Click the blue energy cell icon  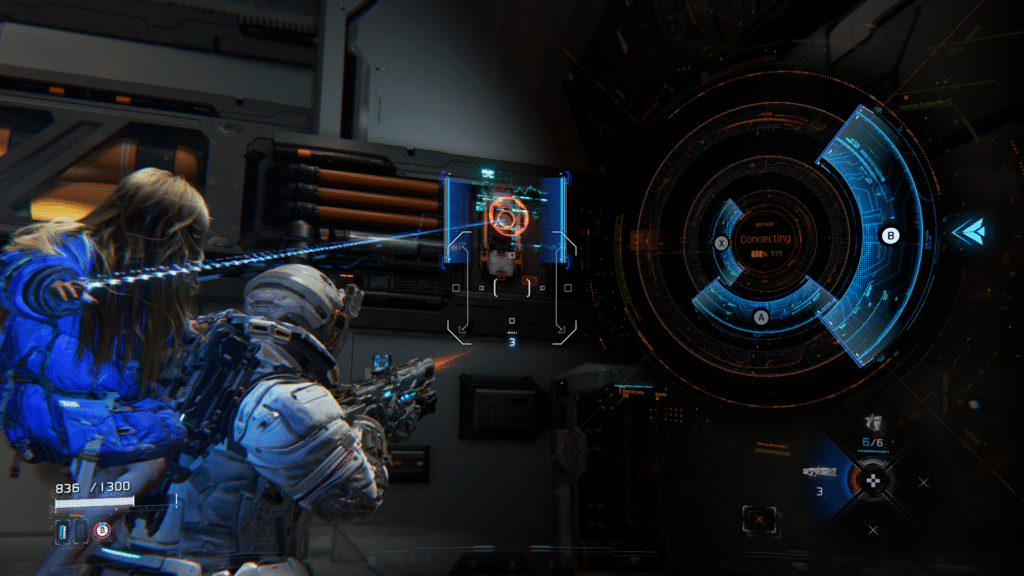[63, 530]
